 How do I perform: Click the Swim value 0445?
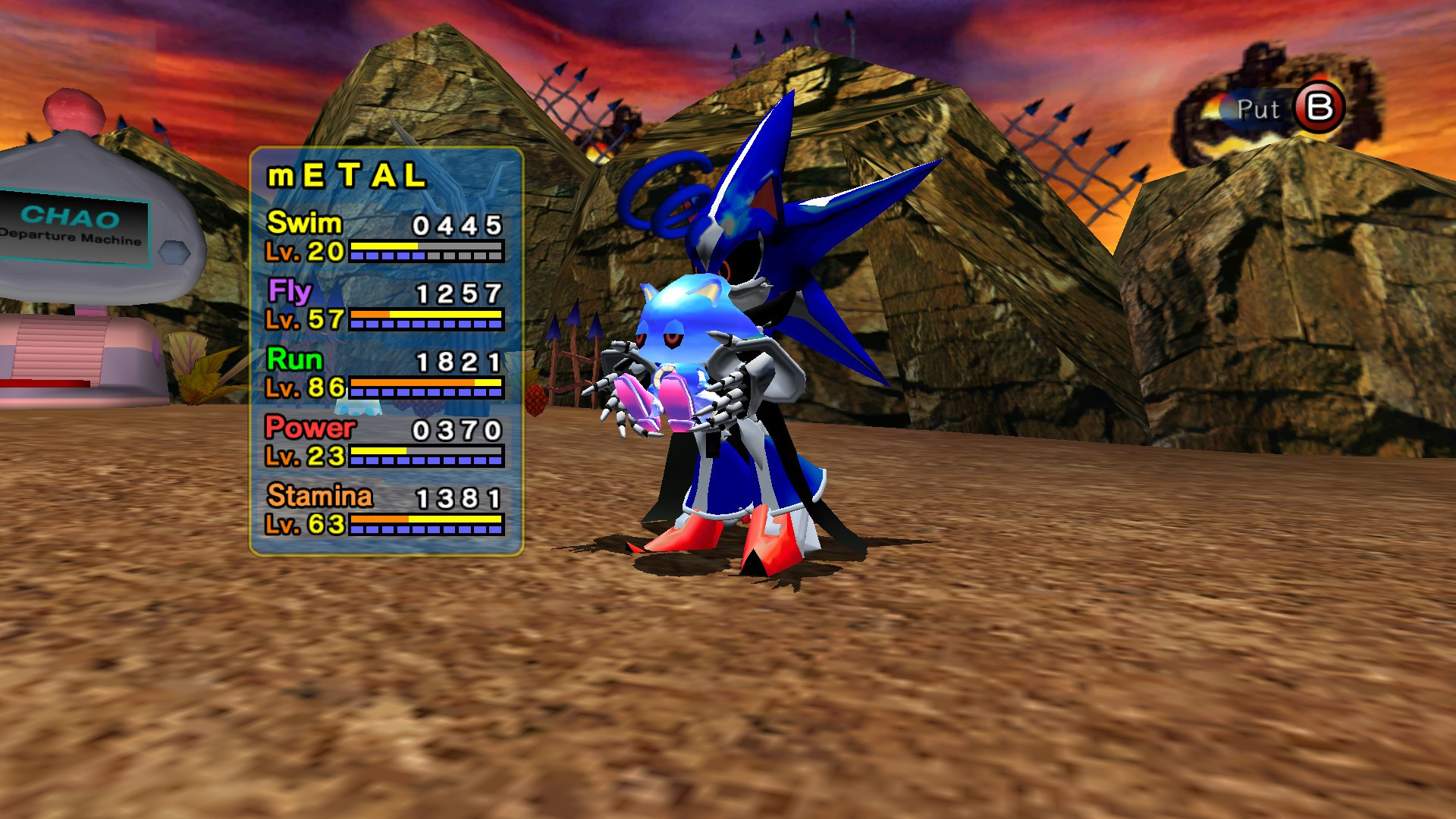[457, 224]
